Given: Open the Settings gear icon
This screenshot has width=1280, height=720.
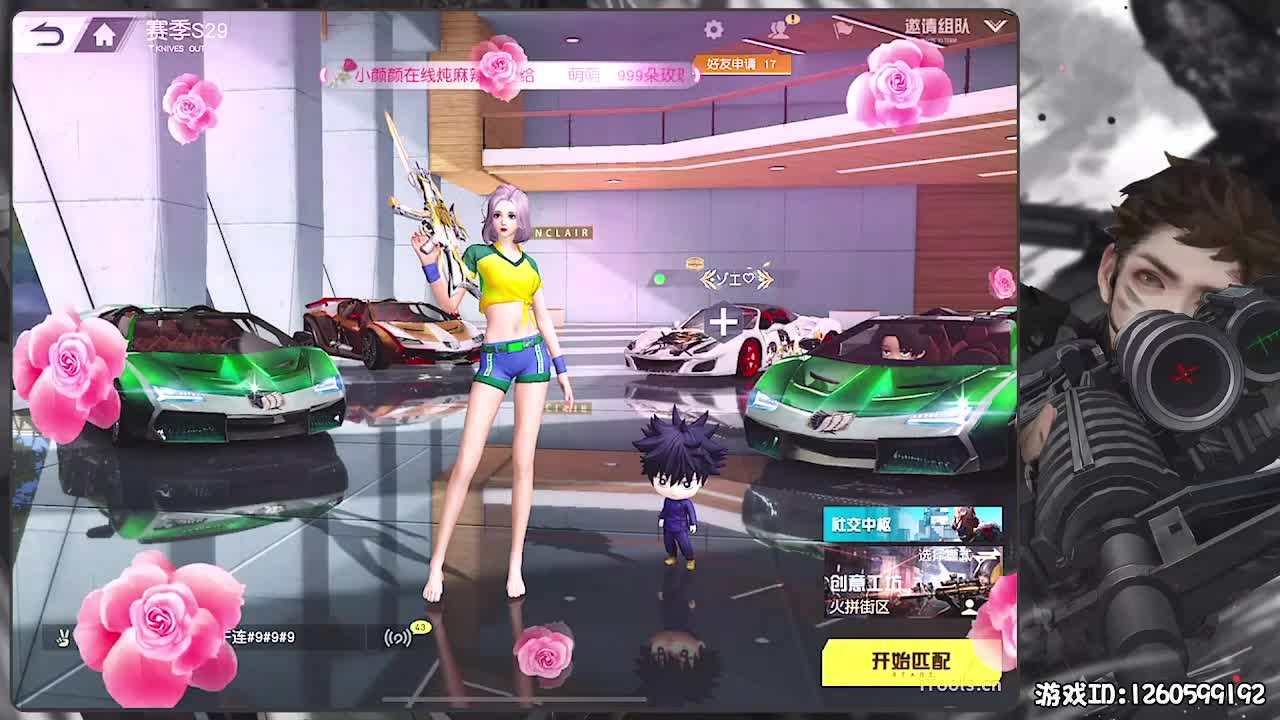Looking at the screenshot, I should (712, 28).
